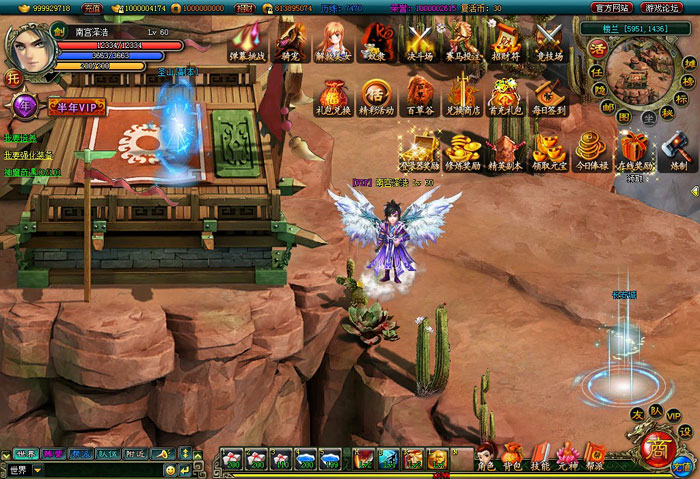This screenshot has height=479, width=700.
Task: Follow the 我要强化装备 quest link
Action: (27, 155)
